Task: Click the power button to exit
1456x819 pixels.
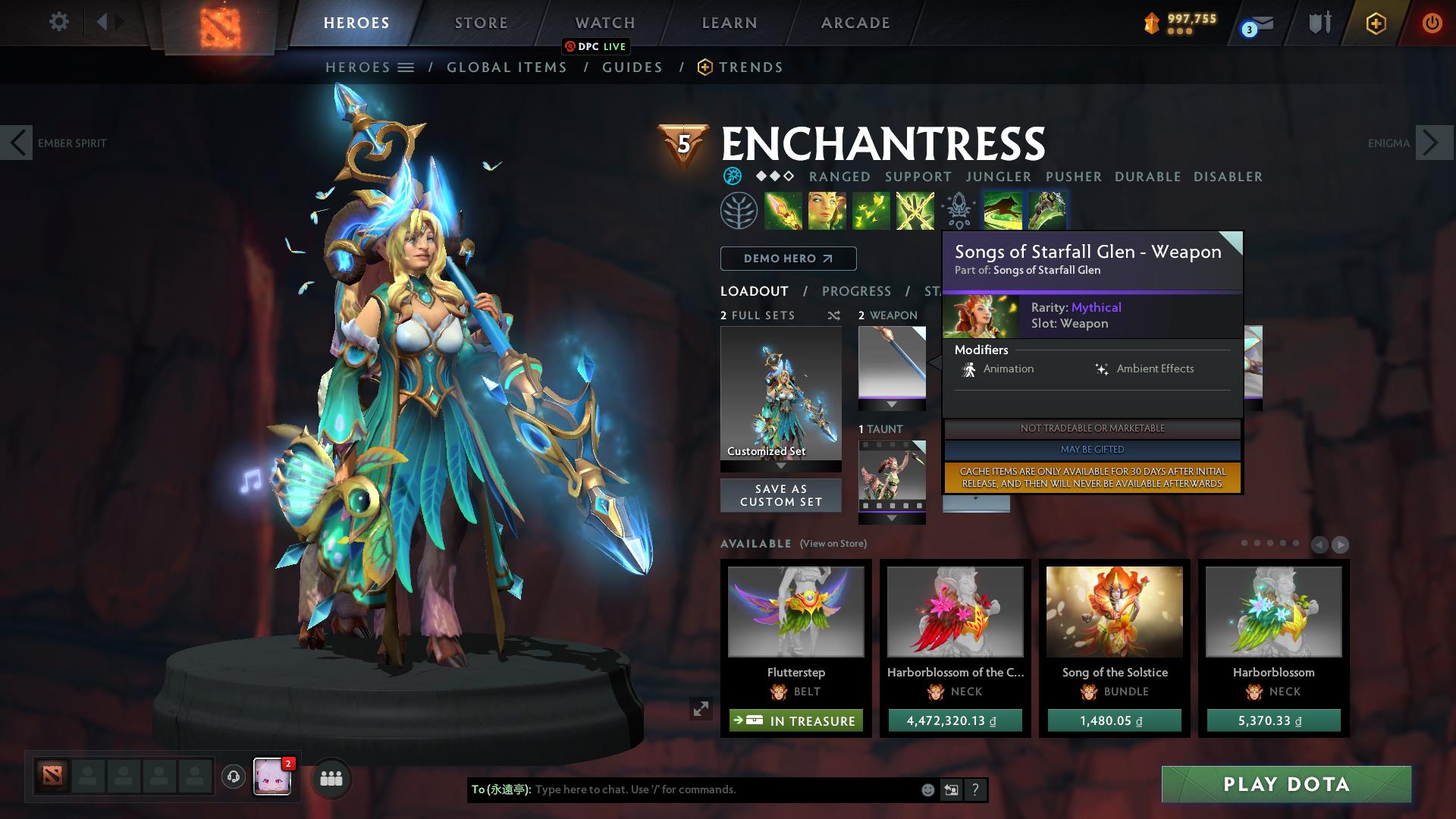Action: click(1432, 23)
